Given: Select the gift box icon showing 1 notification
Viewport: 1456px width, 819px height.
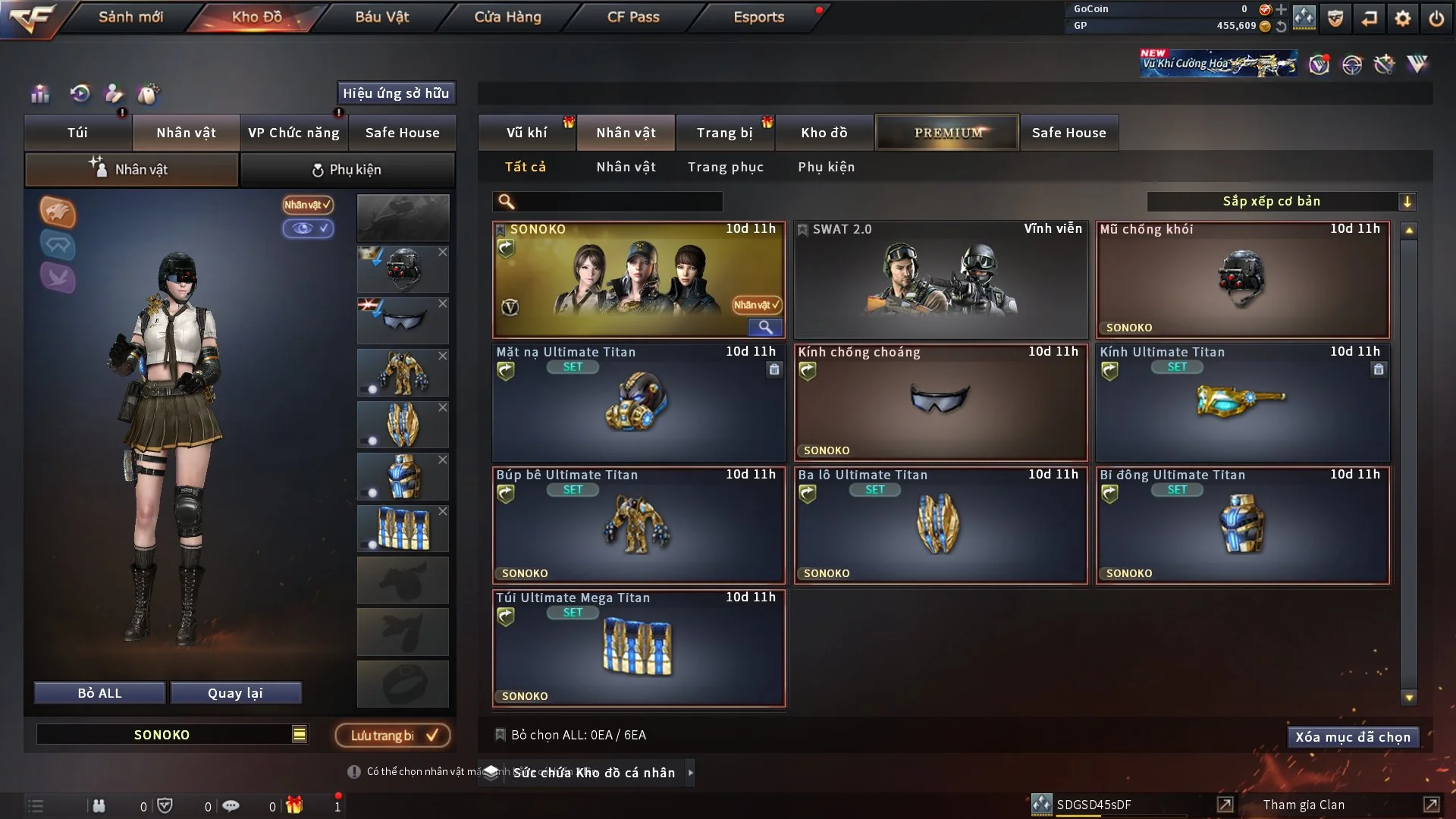Looking at the screenshot, I should [x=296, y=805].
